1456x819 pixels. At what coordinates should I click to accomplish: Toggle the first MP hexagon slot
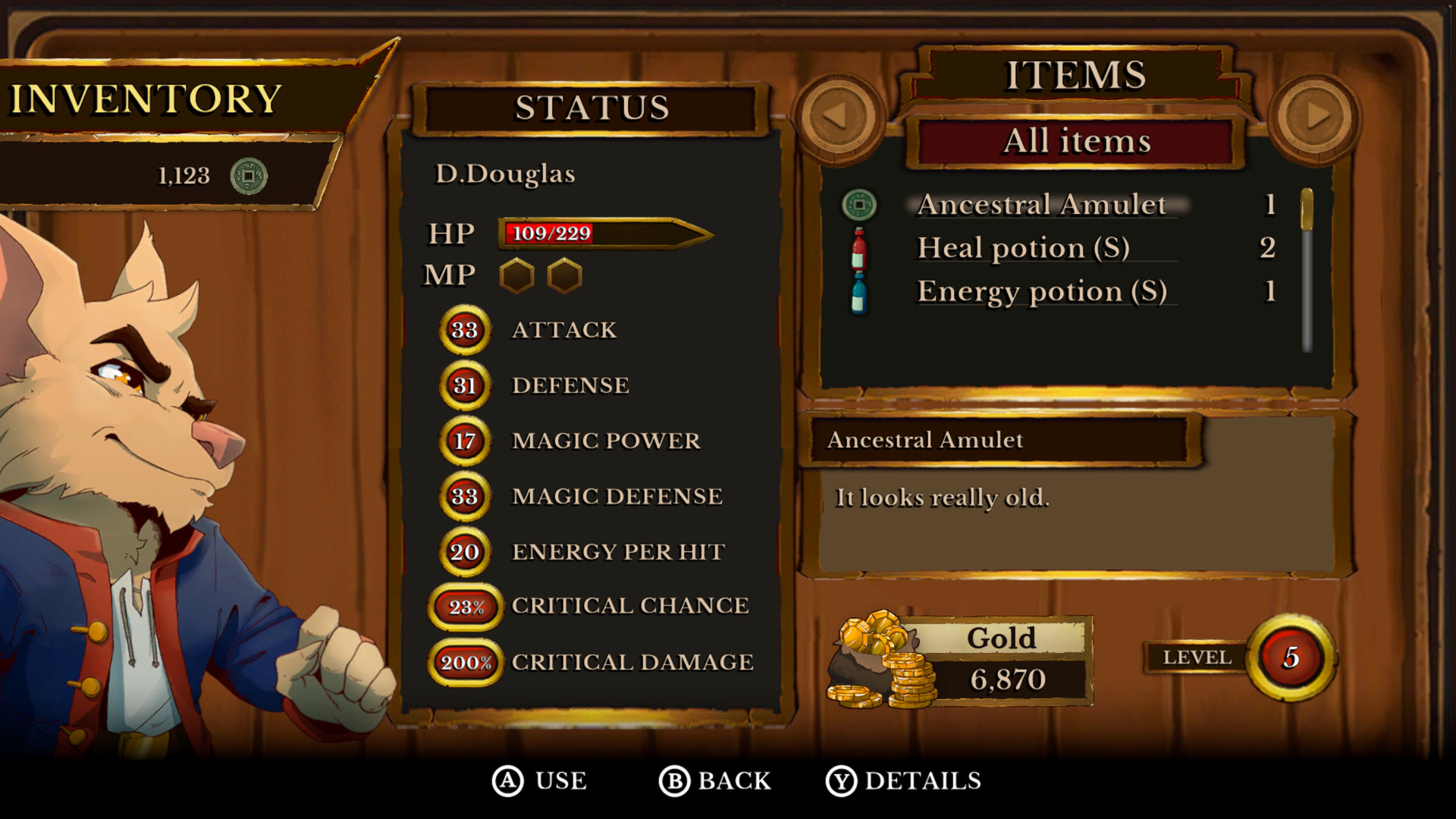coord(516,275)
